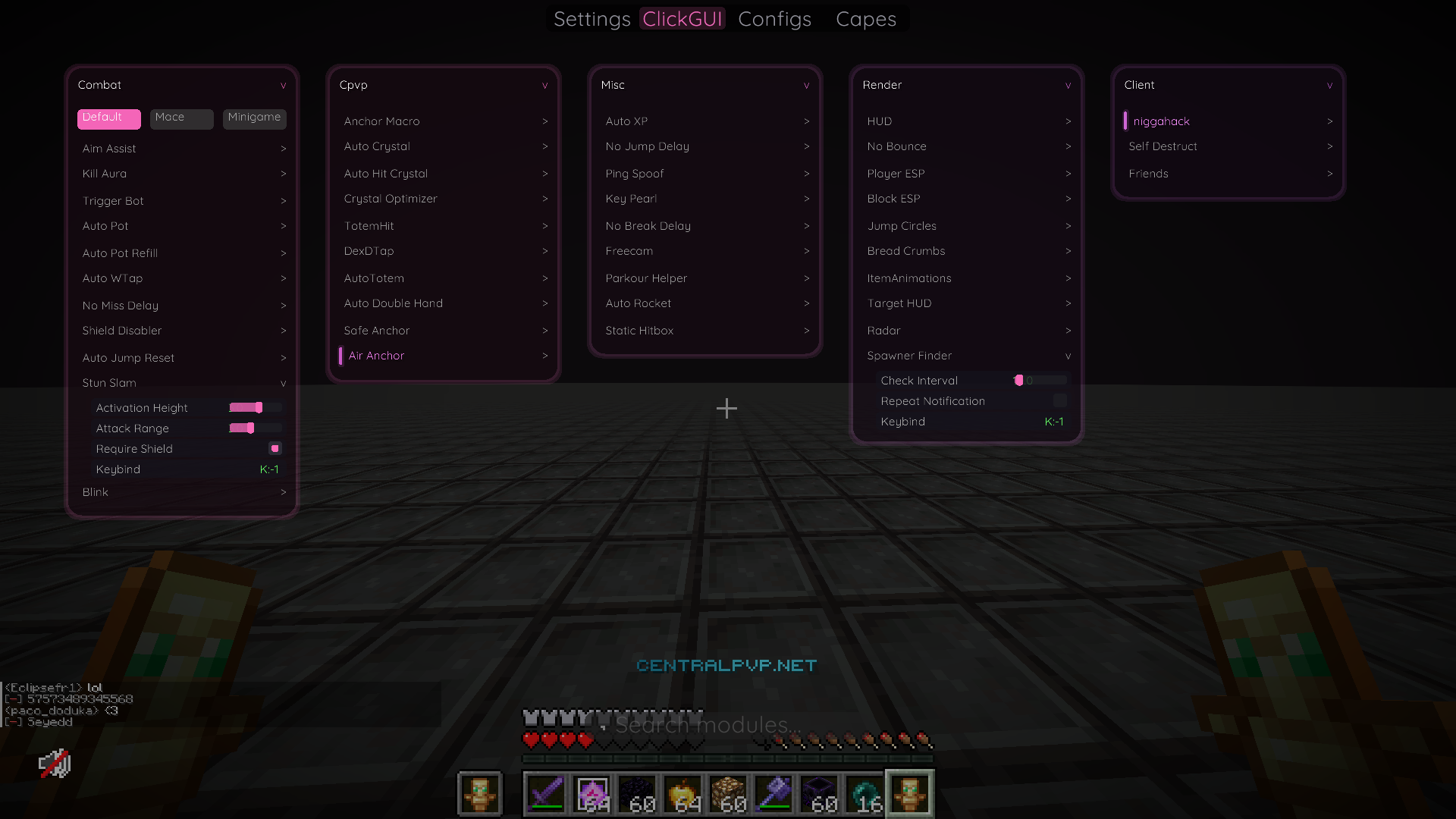1456x819 pixels.
Task: Collapse the Combat panel
Action: (284, 85)
